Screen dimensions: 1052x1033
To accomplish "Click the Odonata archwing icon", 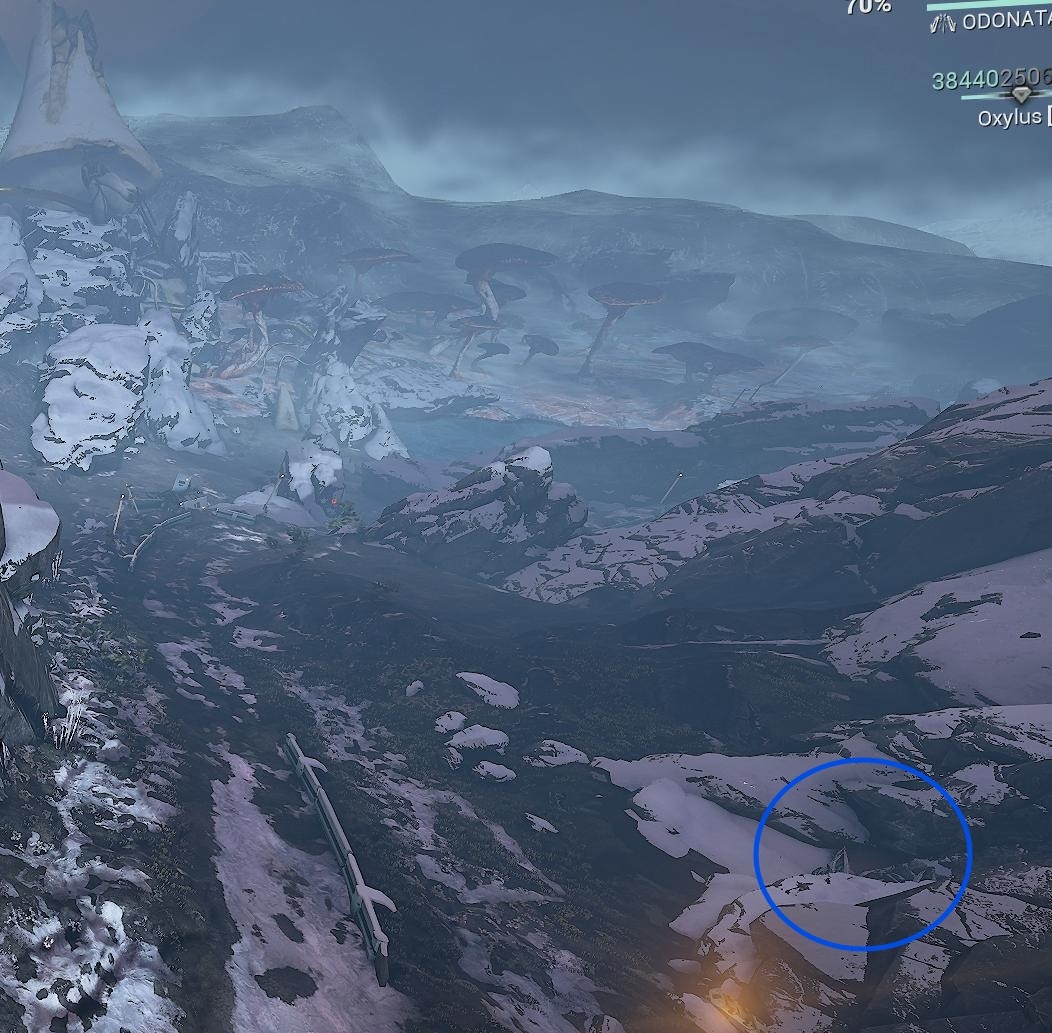I will (x=942, y=23).
